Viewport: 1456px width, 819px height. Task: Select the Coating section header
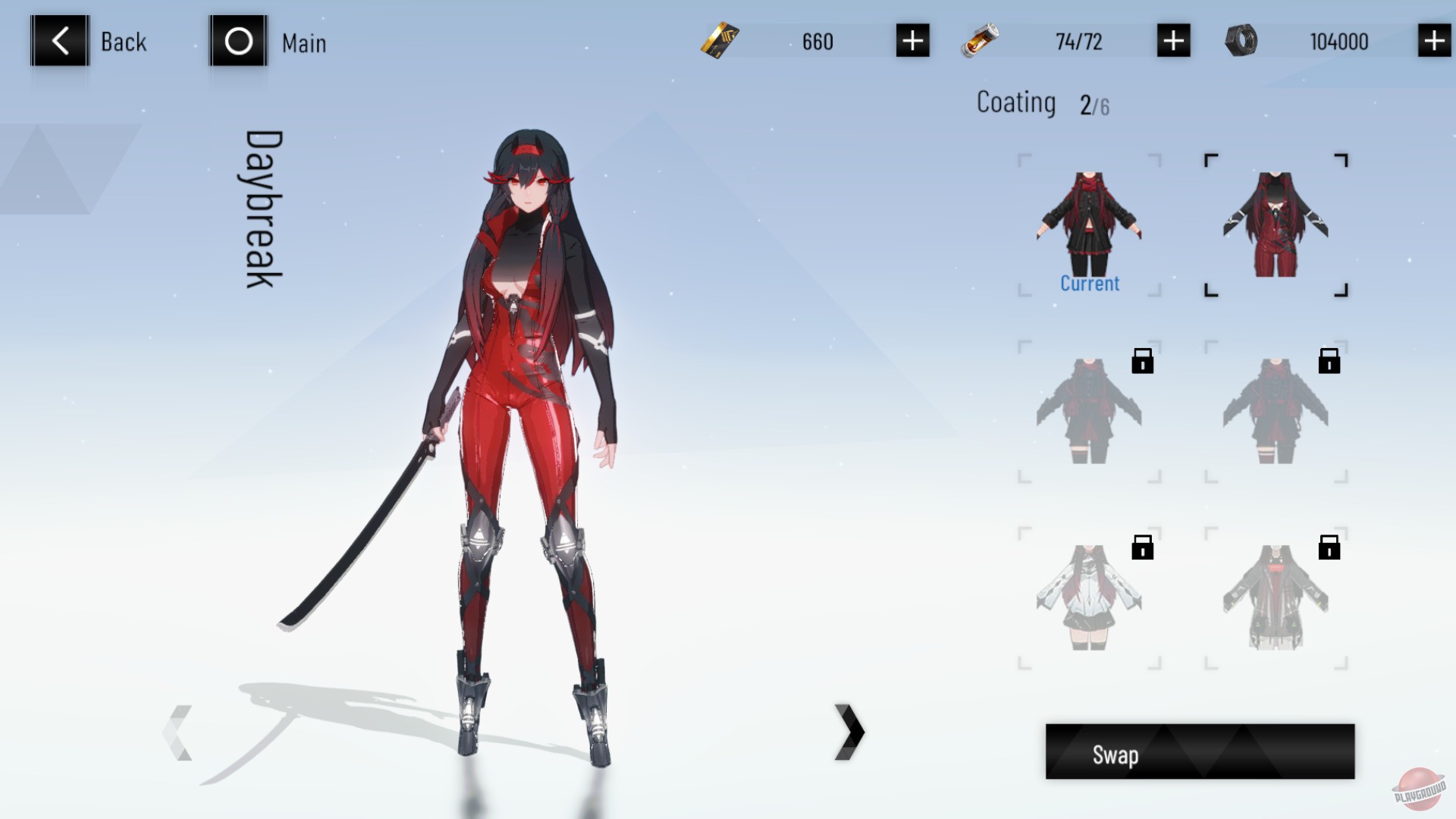[x=1016, y=102]
